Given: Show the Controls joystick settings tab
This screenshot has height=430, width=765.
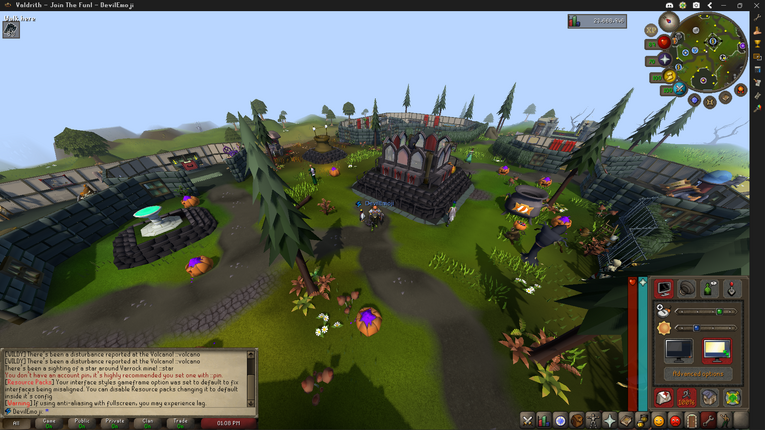Looking at the screenshot, I should click(x=732, y=289).
